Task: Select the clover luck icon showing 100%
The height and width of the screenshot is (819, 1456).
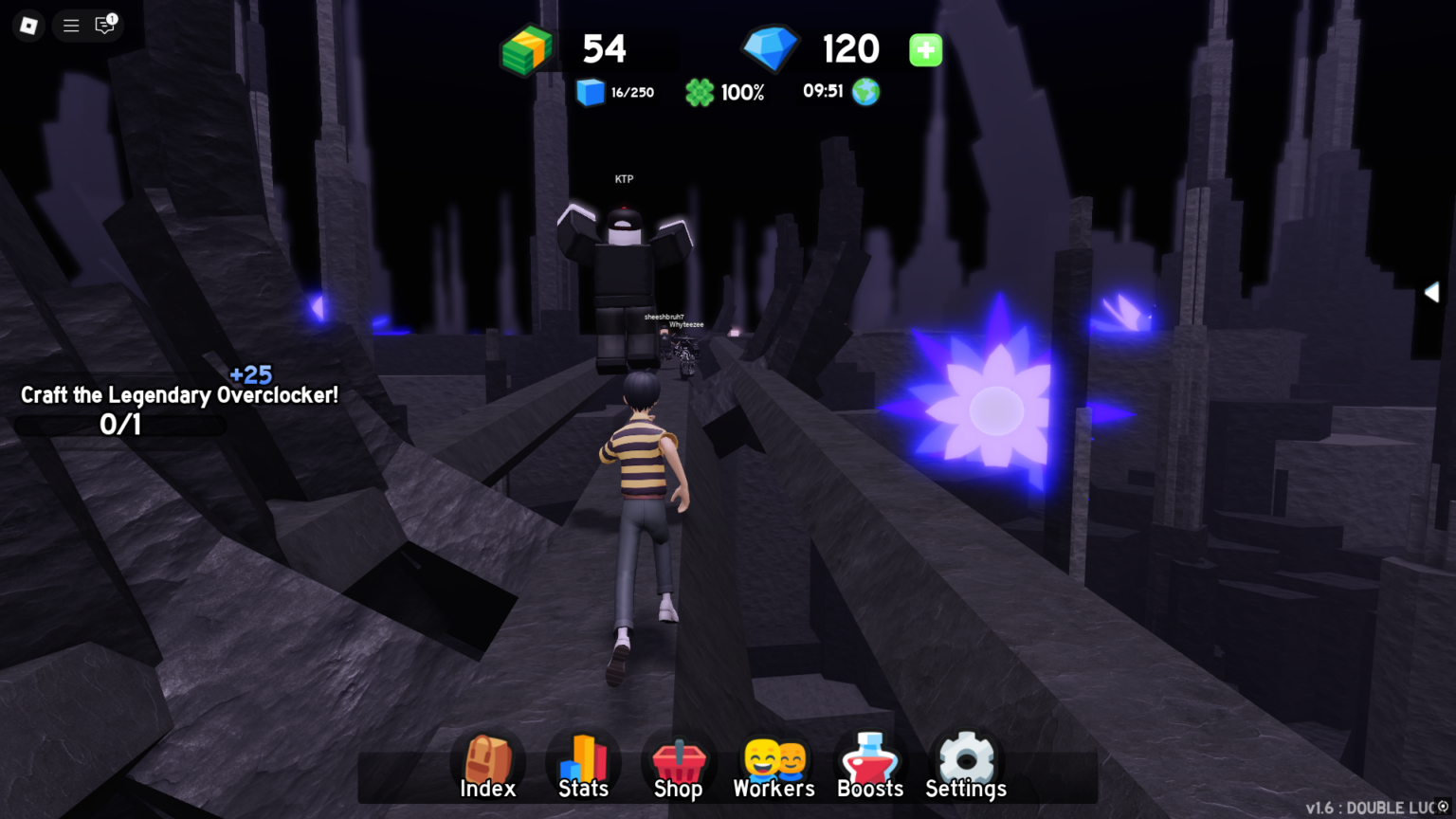Action: pyautogui.click(x=700, y=92)
